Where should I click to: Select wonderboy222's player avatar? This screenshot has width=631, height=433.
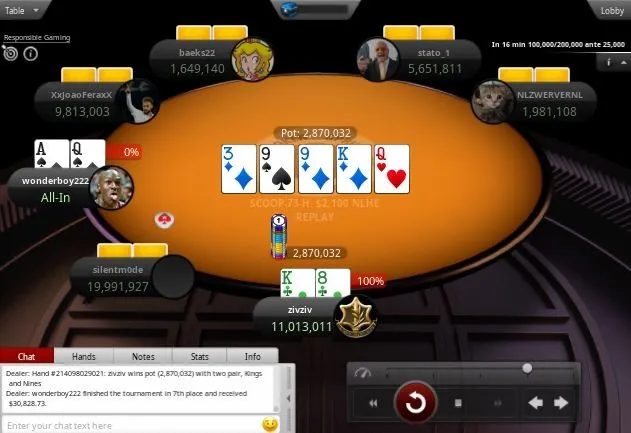[x=111, y=187]
